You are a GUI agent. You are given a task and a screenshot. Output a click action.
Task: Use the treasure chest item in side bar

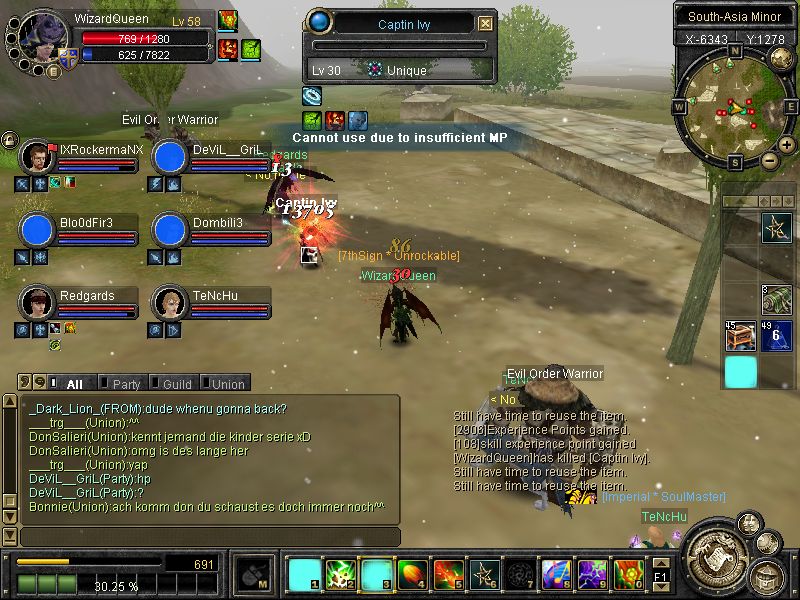(x=741, y=336)
